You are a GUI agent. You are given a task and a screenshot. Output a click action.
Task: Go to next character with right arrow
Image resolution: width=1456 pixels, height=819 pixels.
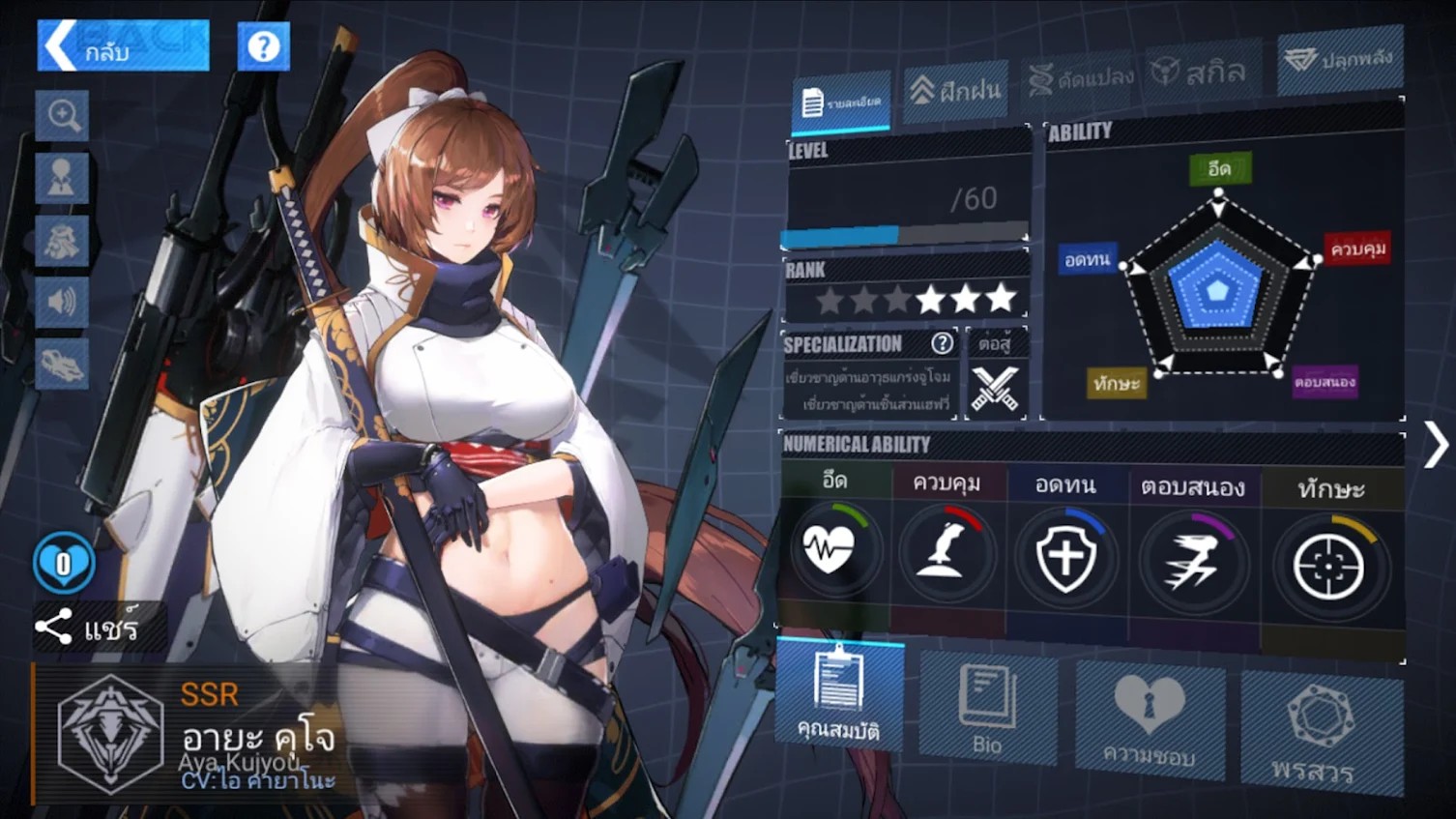tap(1436, 446)
